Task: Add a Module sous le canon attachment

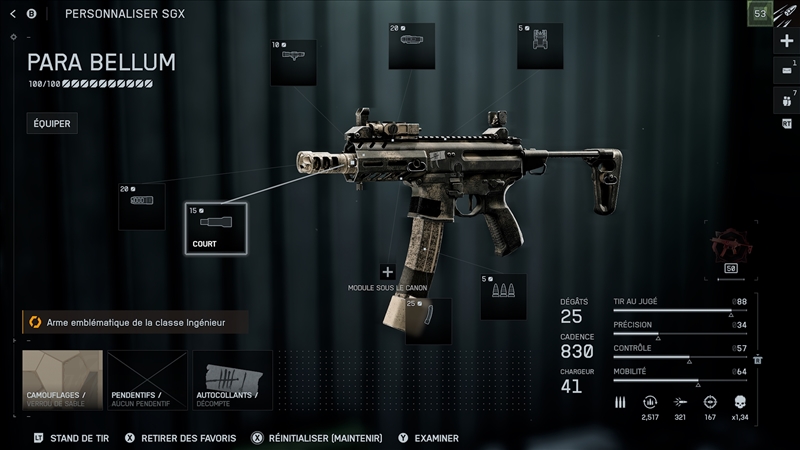Action: point(388,272)
